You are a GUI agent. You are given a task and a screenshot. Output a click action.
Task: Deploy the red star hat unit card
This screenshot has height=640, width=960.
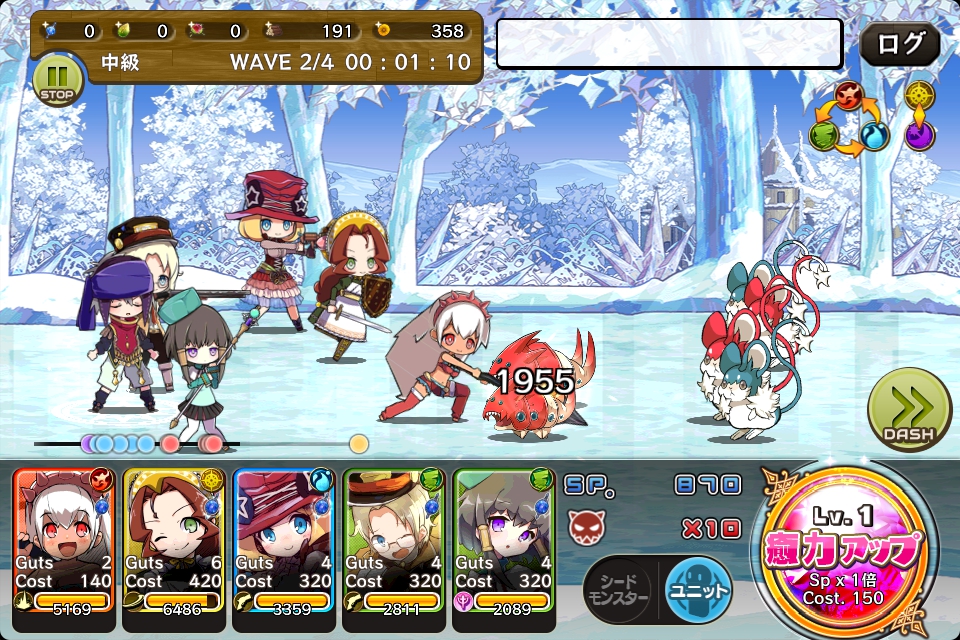point(284,540)
